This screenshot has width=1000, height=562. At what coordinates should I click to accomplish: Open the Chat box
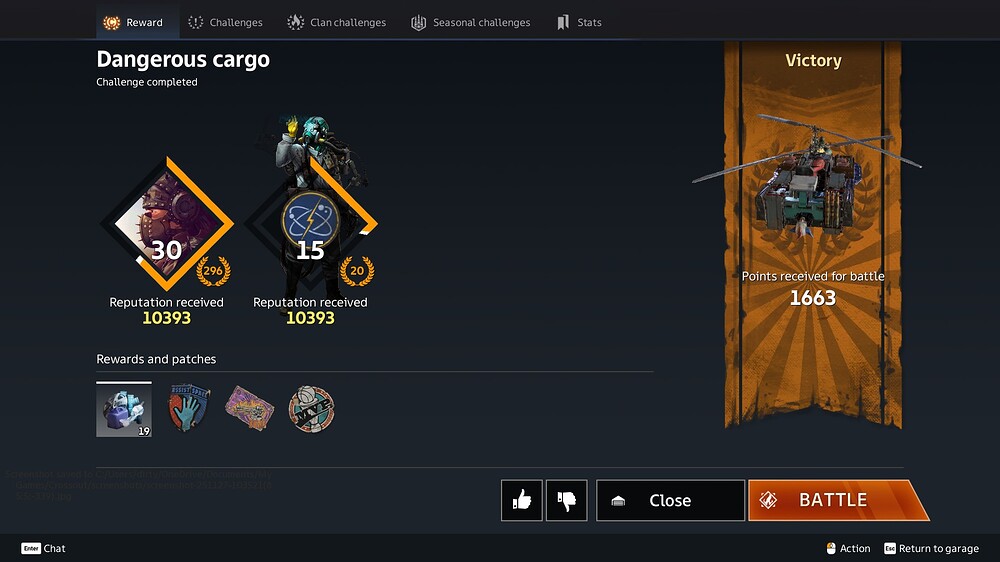(44, 548)
